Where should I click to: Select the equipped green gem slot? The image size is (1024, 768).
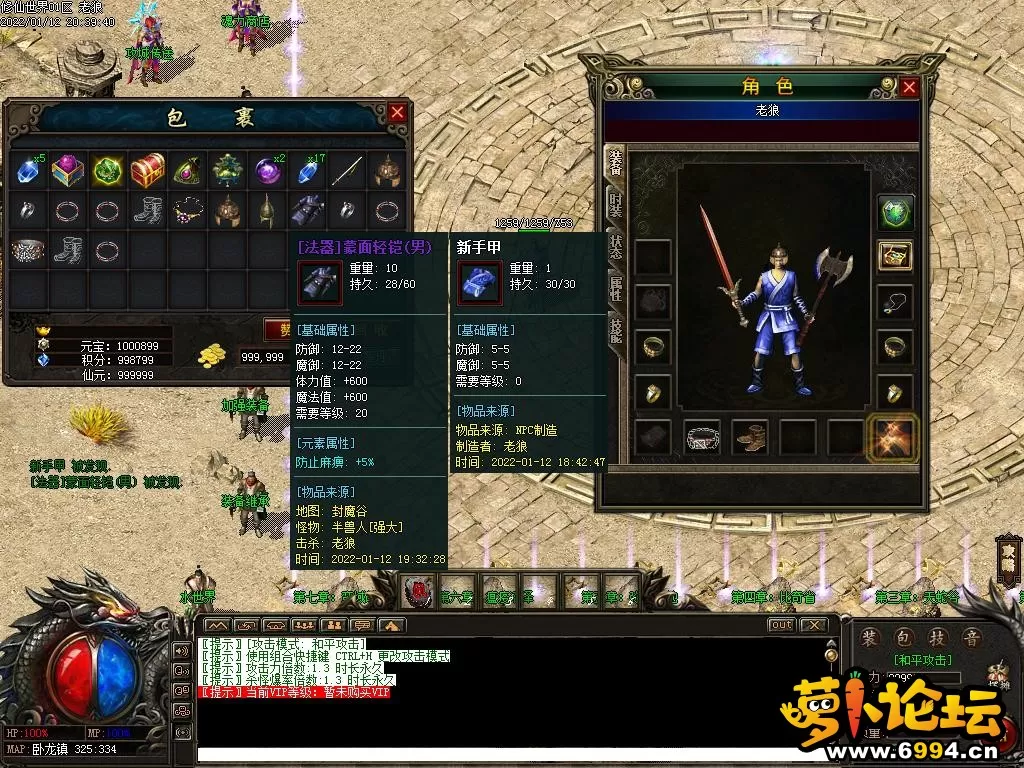pos(896,212)
